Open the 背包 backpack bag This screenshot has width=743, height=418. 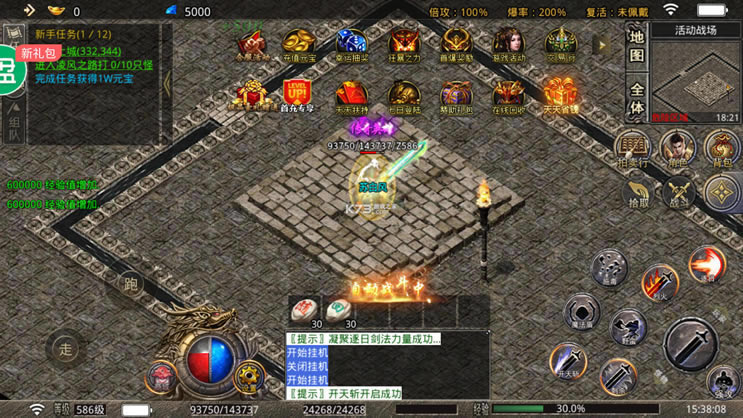720,148
